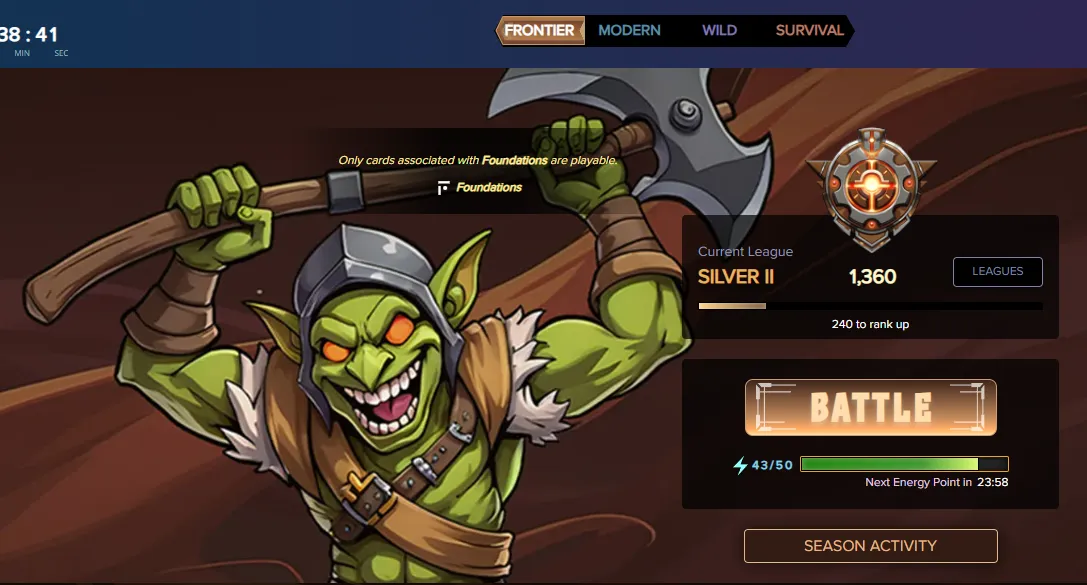Switch to the Frontier format tab
The image size is (1087, 585).
click(540, 30)
